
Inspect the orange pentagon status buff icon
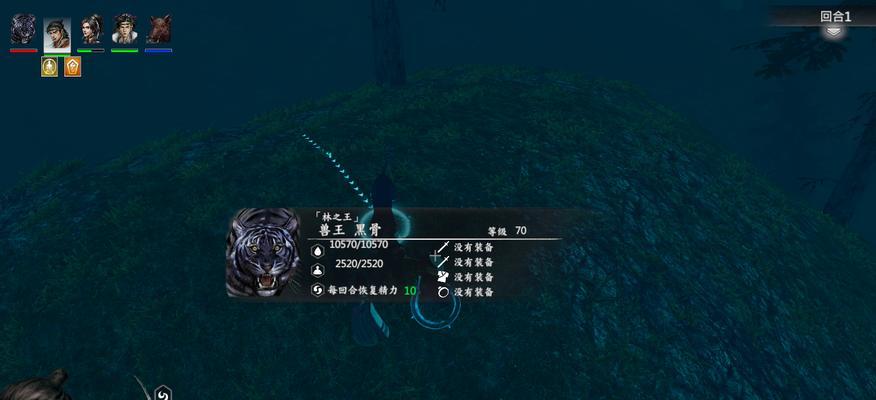click(x=72, y=66)
